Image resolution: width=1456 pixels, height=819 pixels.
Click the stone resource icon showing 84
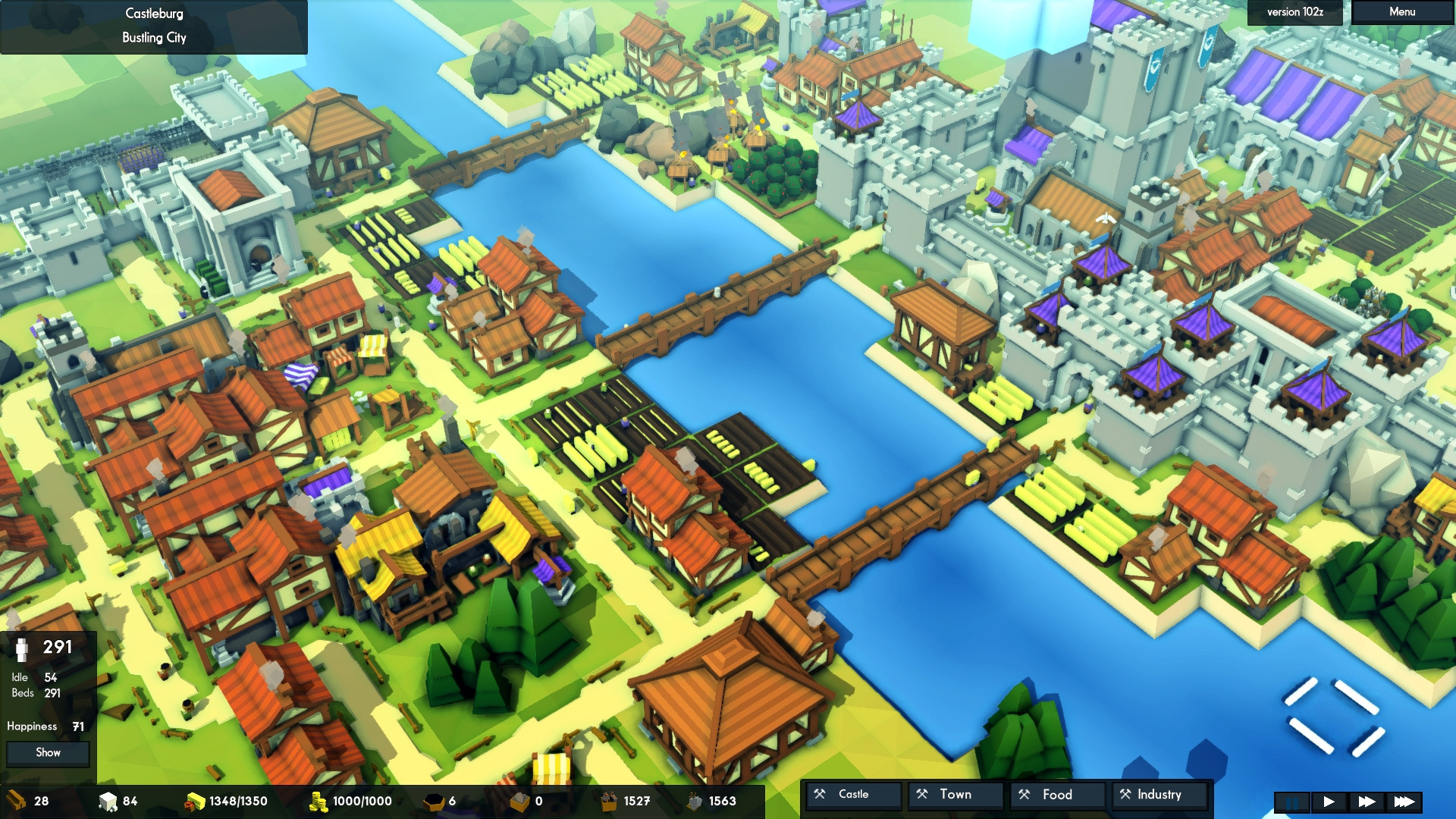point(106,801)
